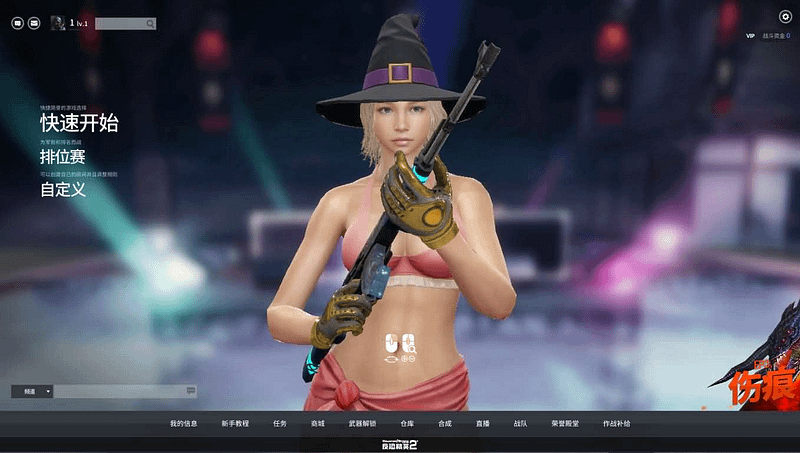This screenshot has height=453, width=800.
Task: Open 直播 live stream section
Action: coord(483,424)
